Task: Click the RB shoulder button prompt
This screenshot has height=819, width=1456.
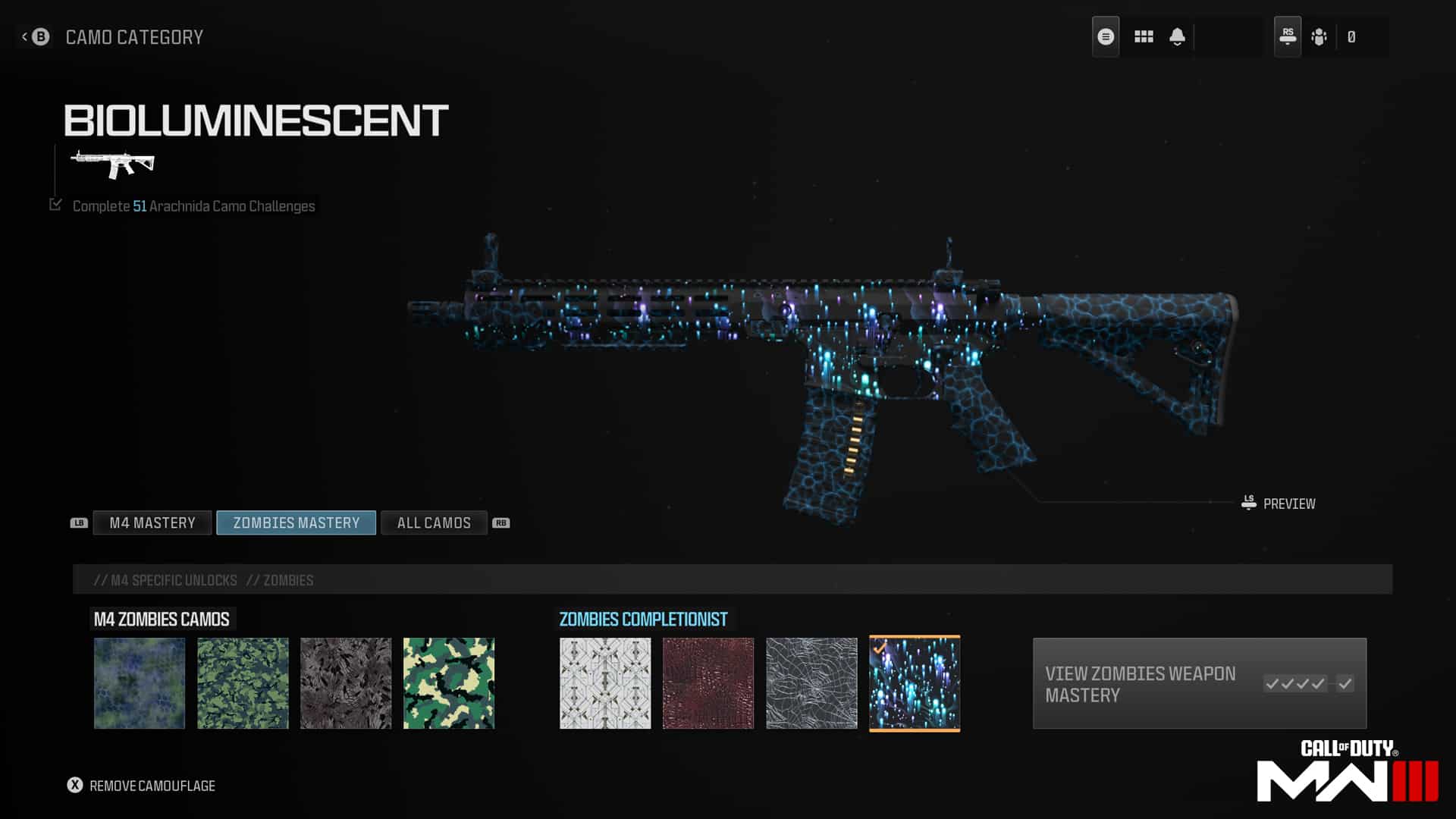Action: tap(500, 522)
